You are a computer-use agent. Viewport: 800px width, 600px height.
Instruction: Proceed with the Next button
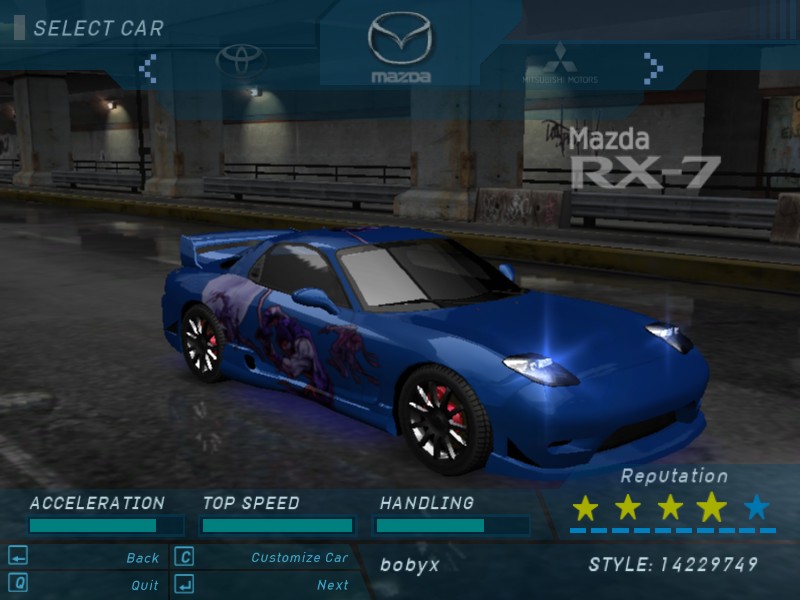(x=332, y=585)
